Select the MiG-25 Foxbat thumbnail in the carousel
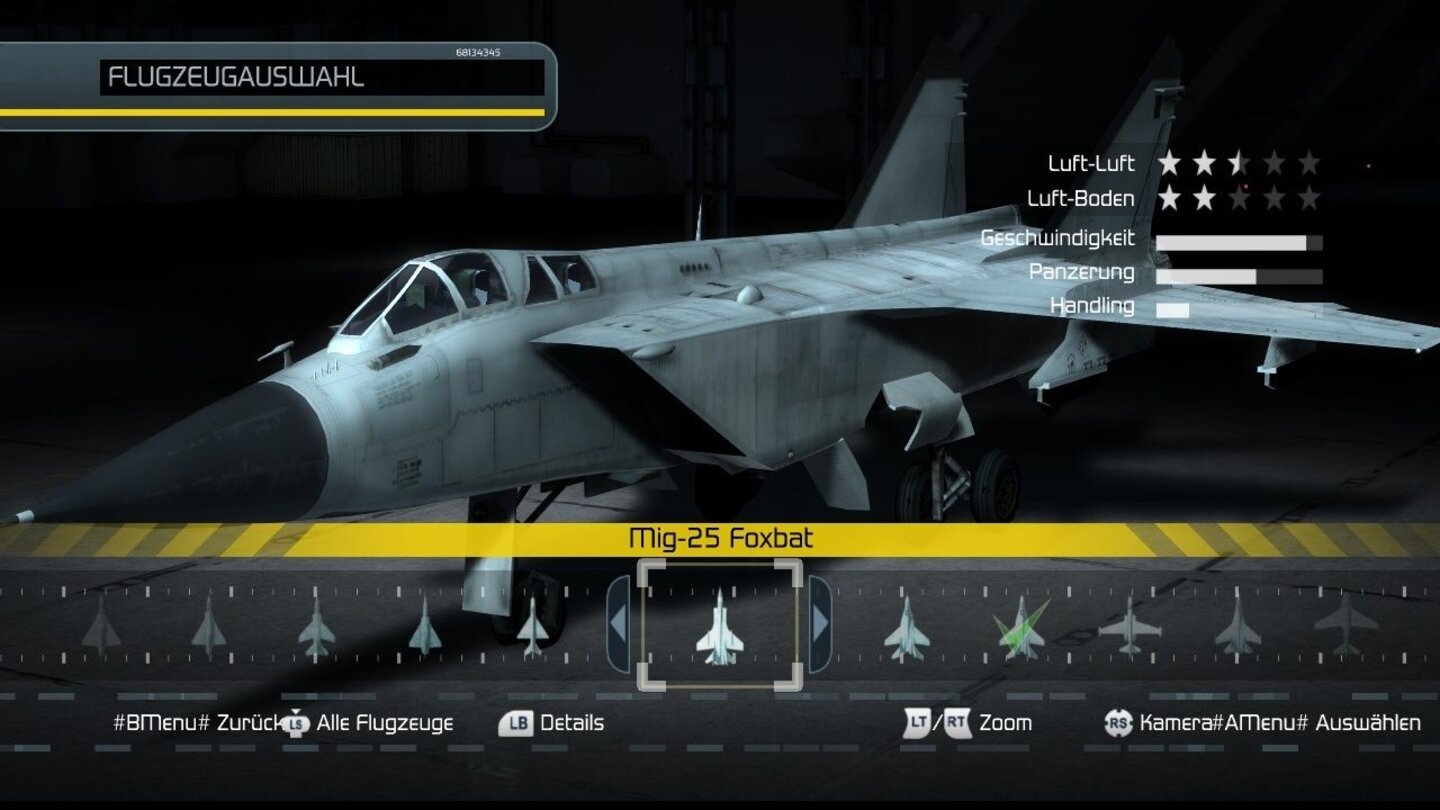This screenshot has width=1440, height=810. point(722,630)
